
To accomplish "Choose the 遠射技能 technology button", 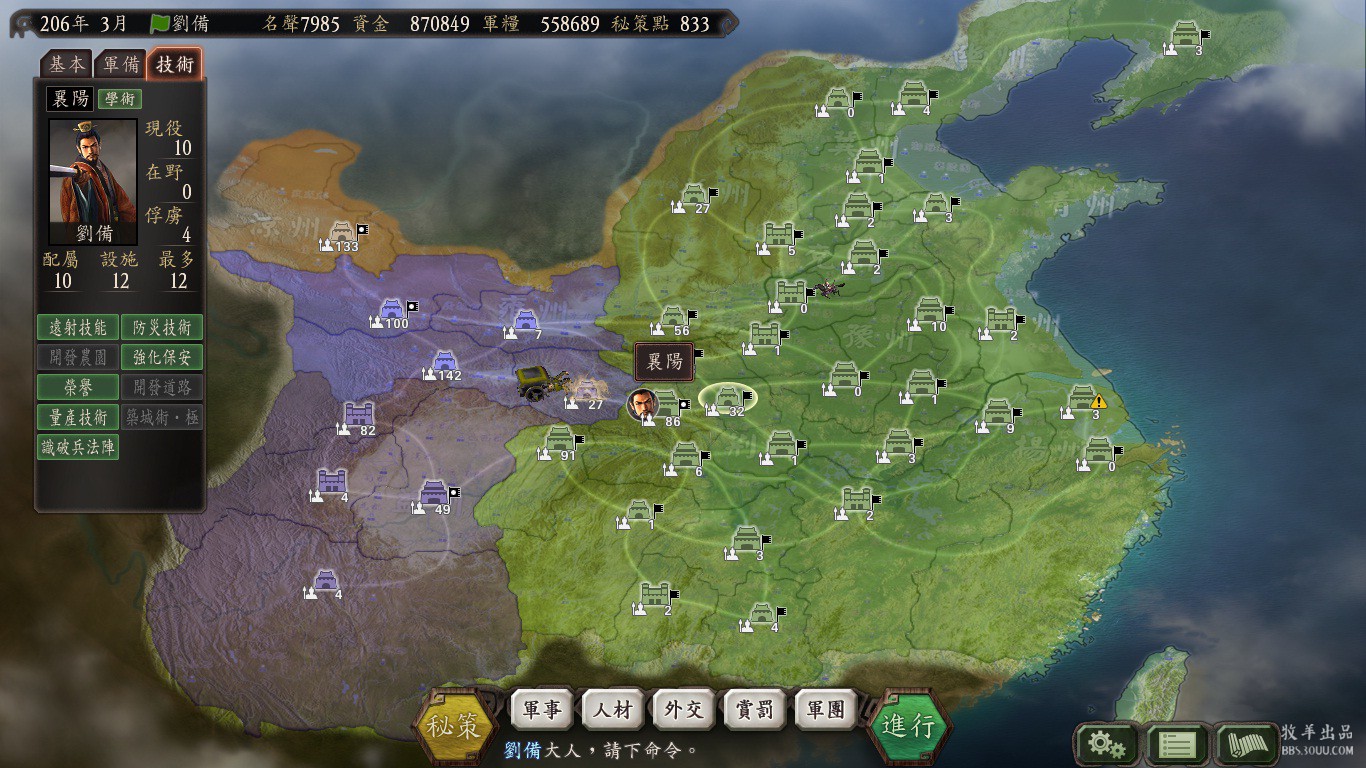I will point(78,327).
